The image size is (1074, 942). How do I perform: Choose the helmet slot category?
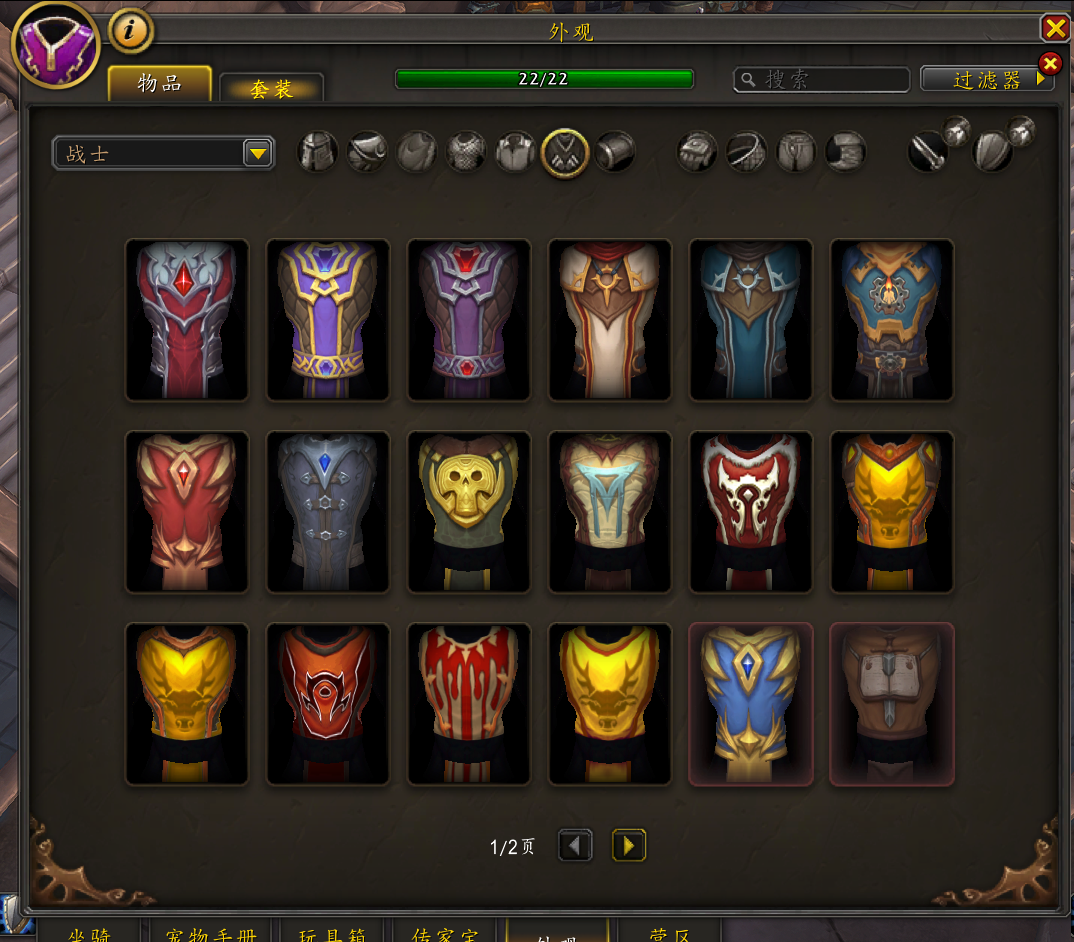[317, 152]
